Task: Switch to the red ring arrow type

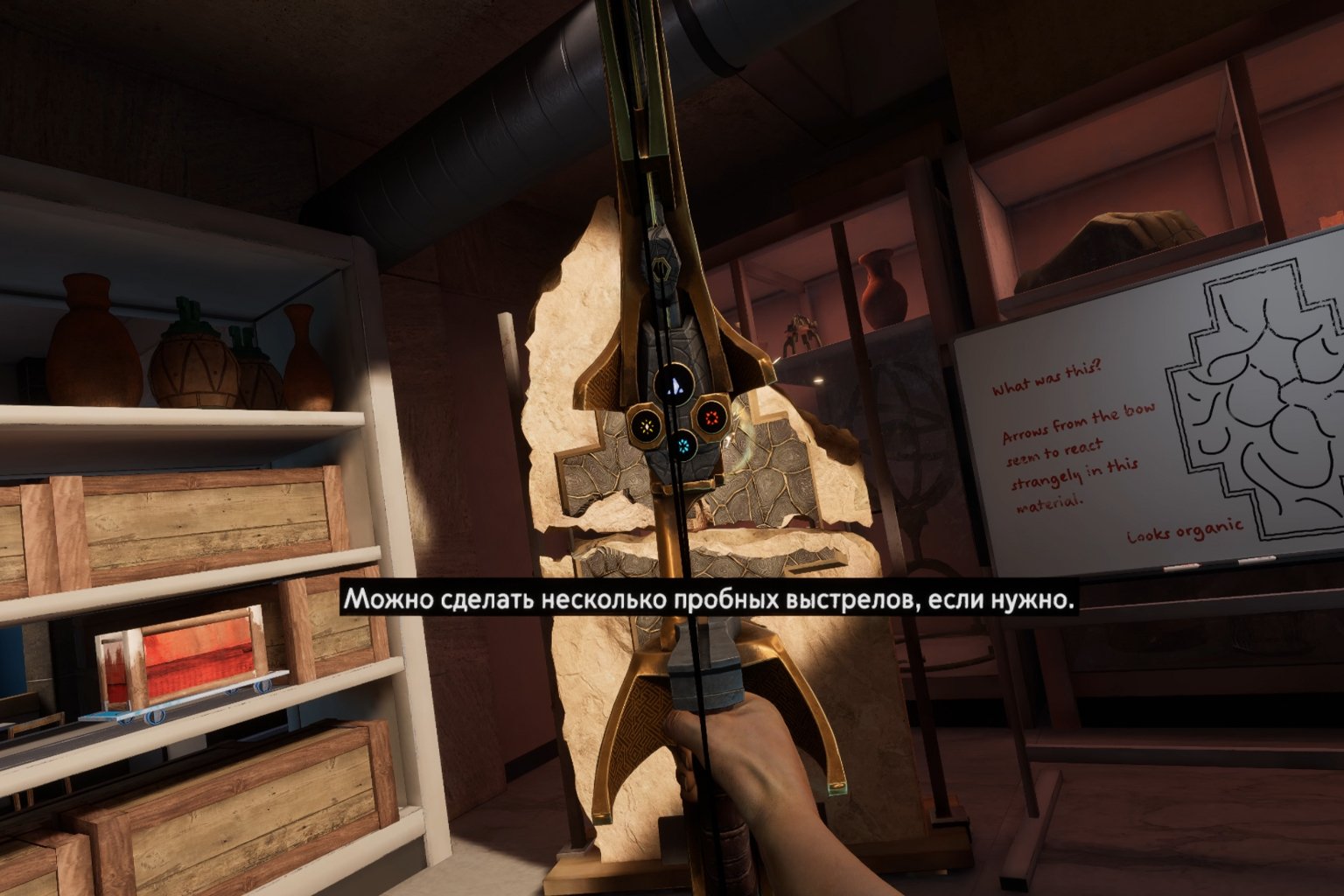Action: tap(710, 420)
